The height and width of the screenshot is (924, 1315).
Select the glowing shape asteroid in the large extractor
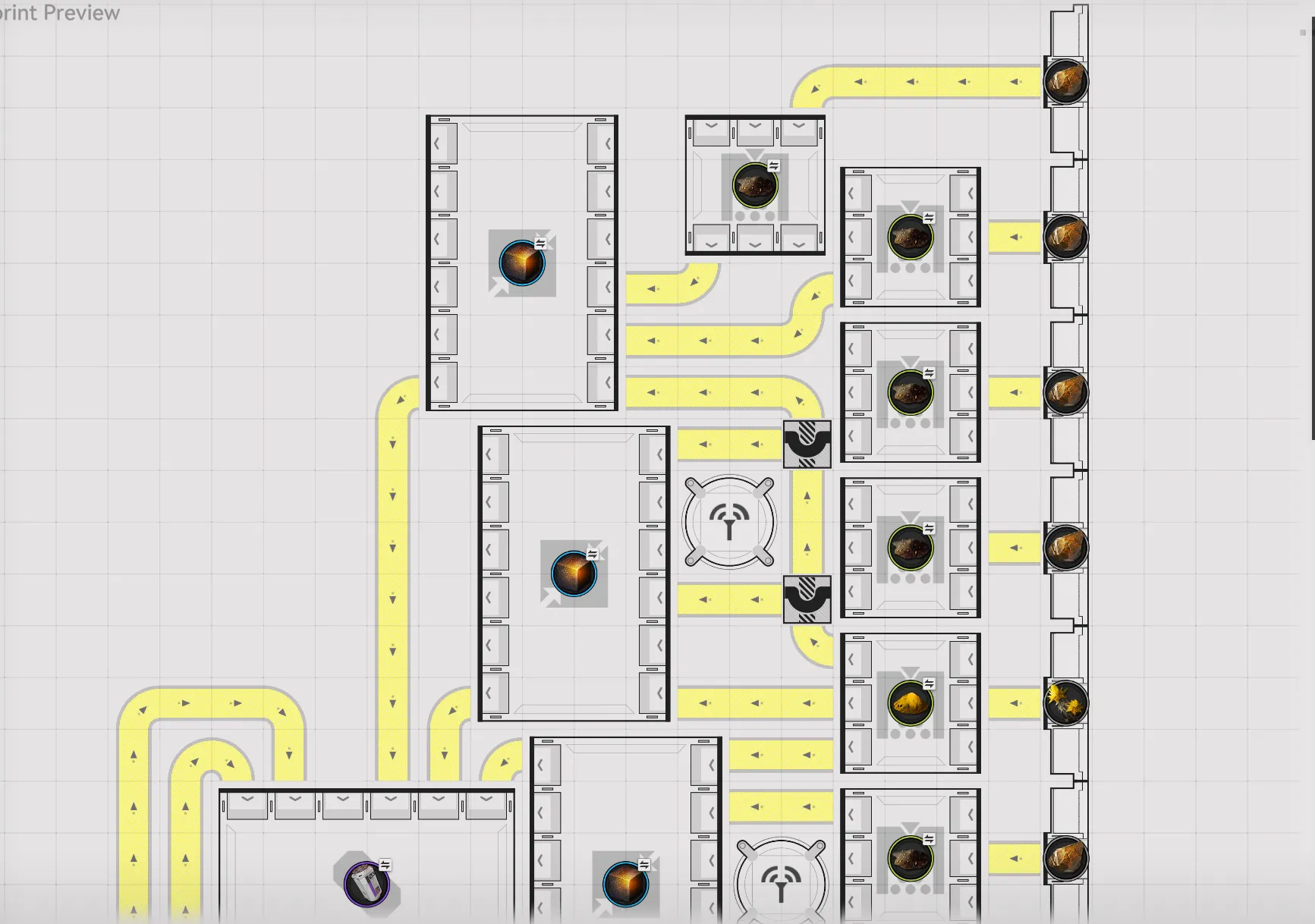[521, 264]
